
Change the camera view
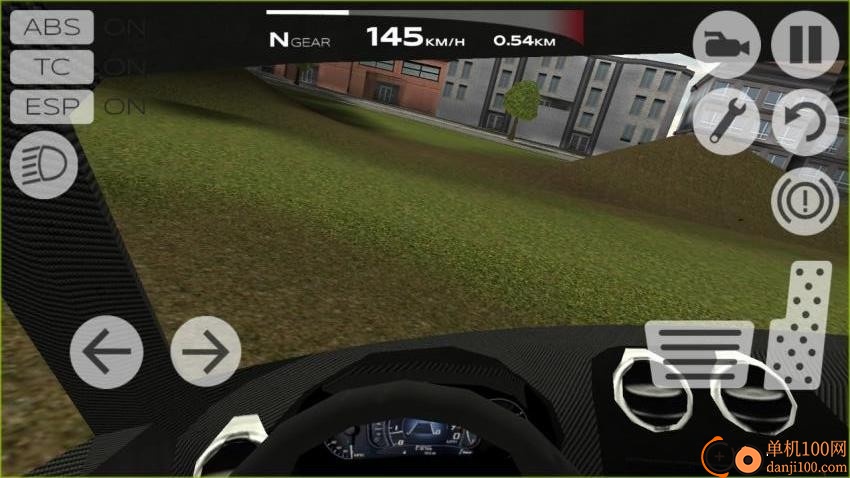(727, 45)
